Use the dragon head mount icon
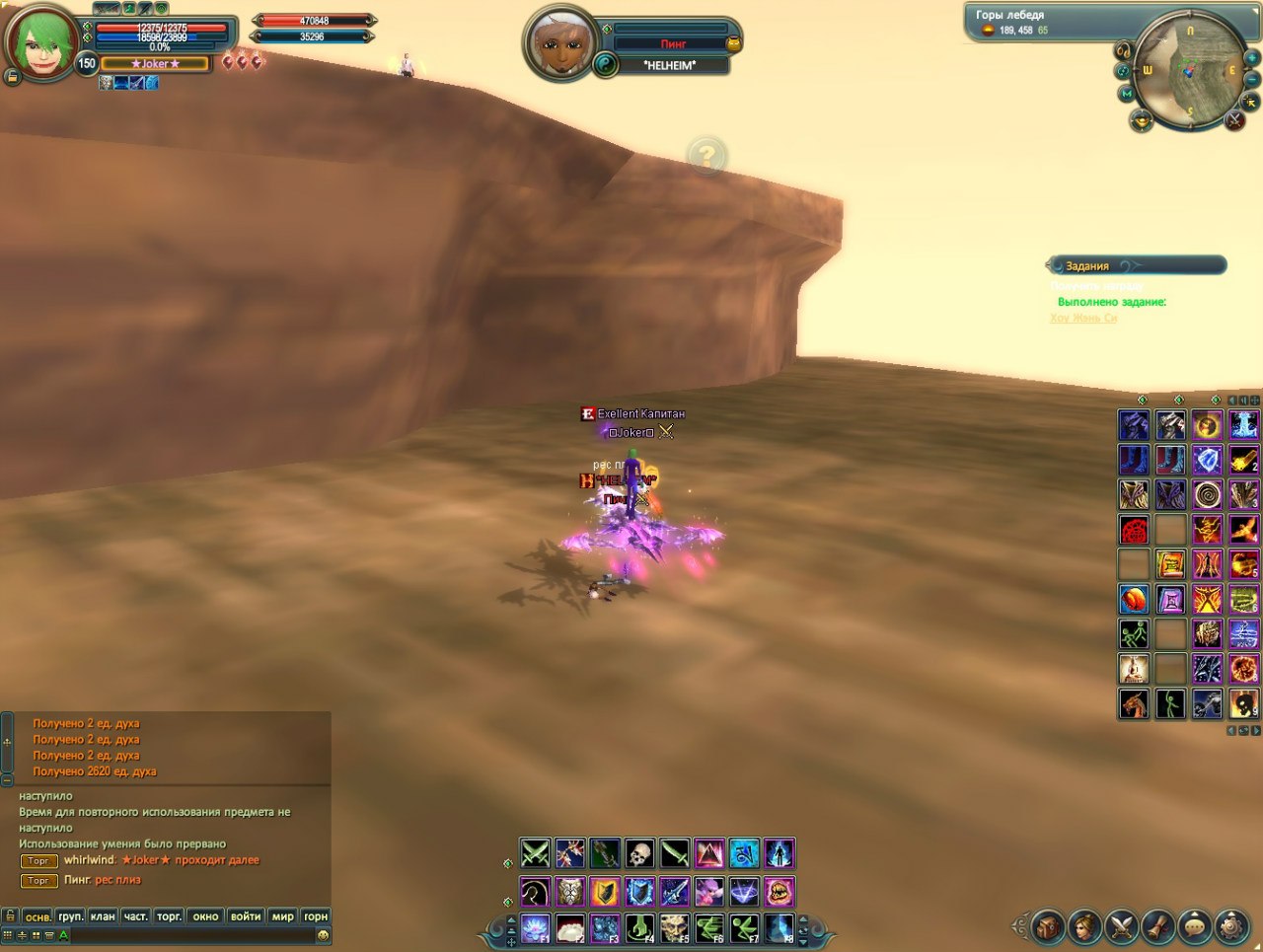The image size is (1263, 952). click(1134, 703)
